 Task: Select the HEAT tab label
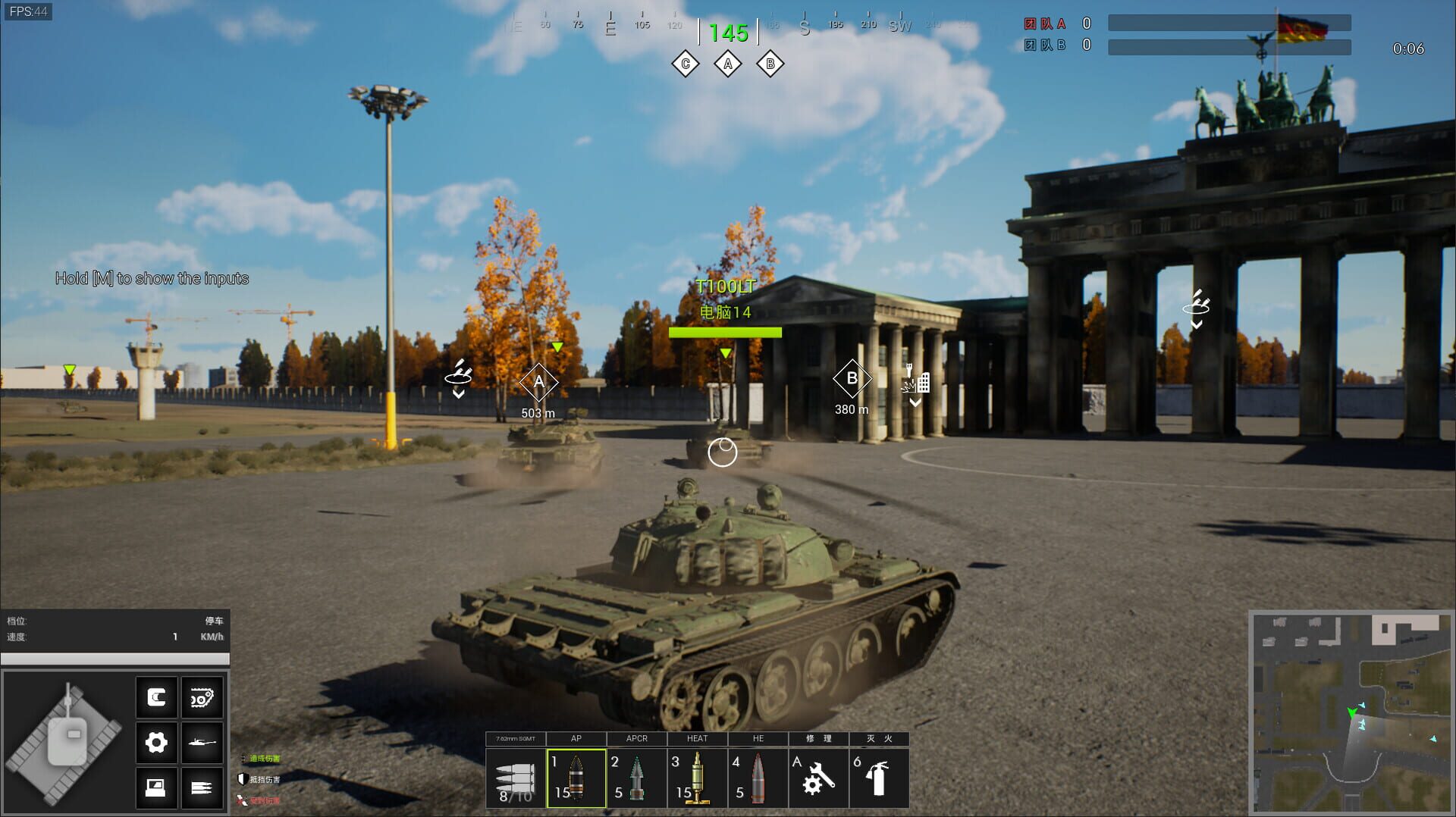(697, 738)
